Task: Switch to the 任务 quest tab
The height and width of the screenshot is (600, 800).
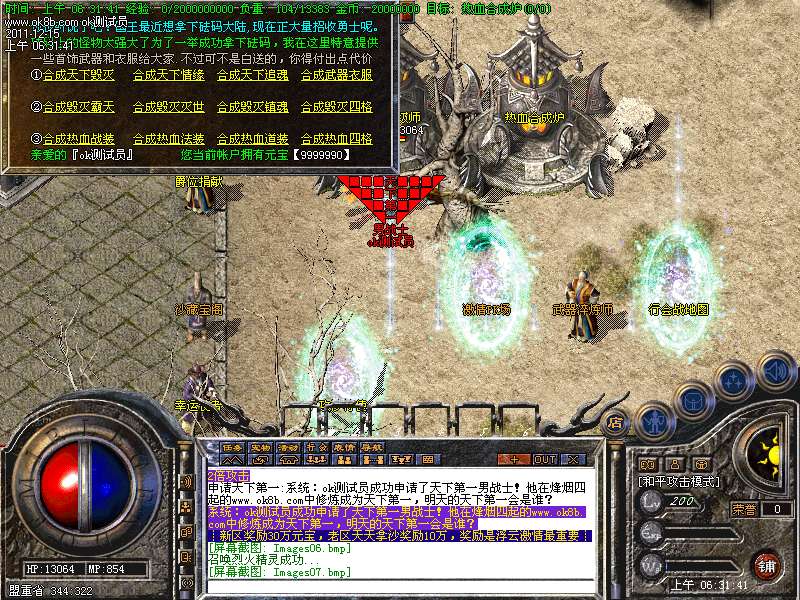Action: point(233,447)
